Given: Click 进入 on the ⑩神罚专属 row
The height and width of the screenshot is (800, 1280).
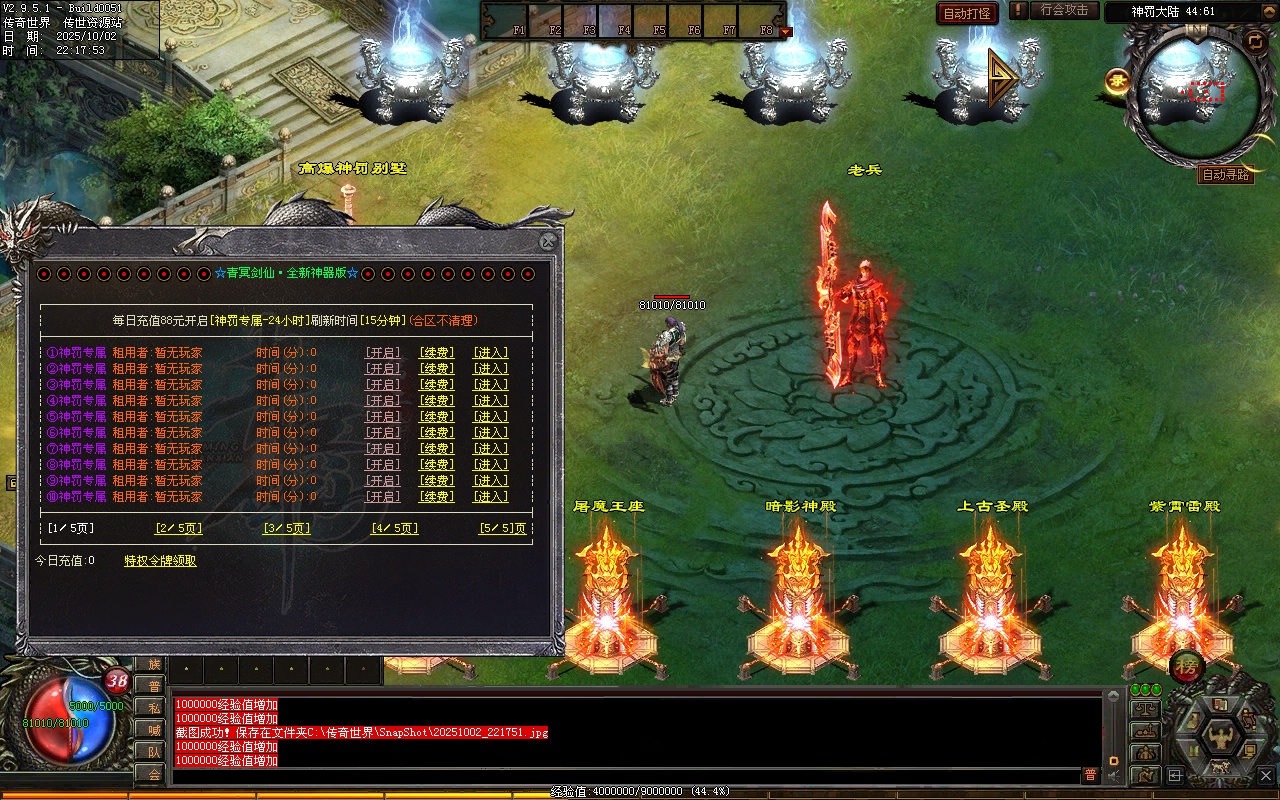Looking at the screenshot, I should 490,497.
